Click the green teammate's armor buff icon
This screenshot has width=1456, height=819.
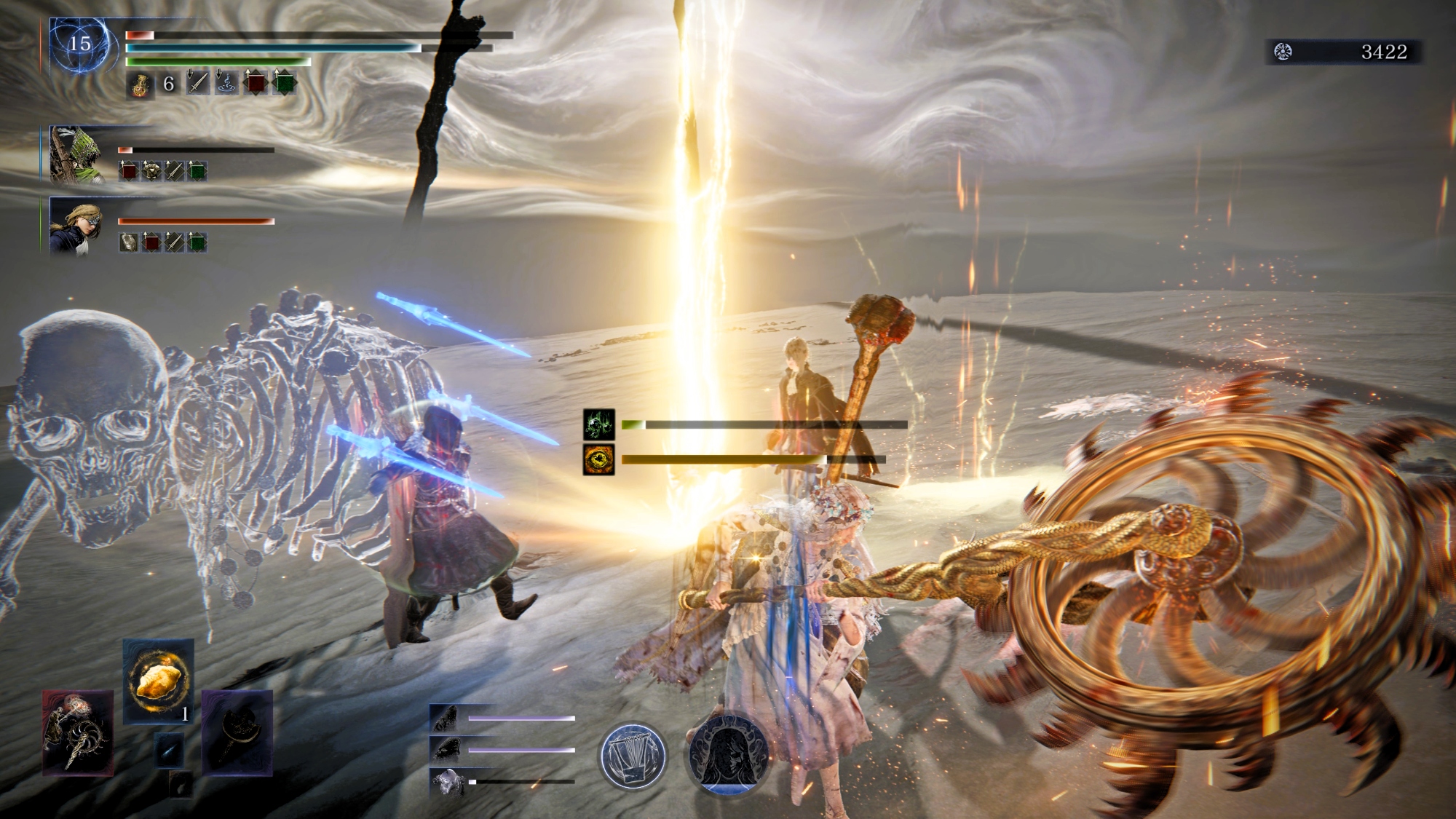[151, 171]
